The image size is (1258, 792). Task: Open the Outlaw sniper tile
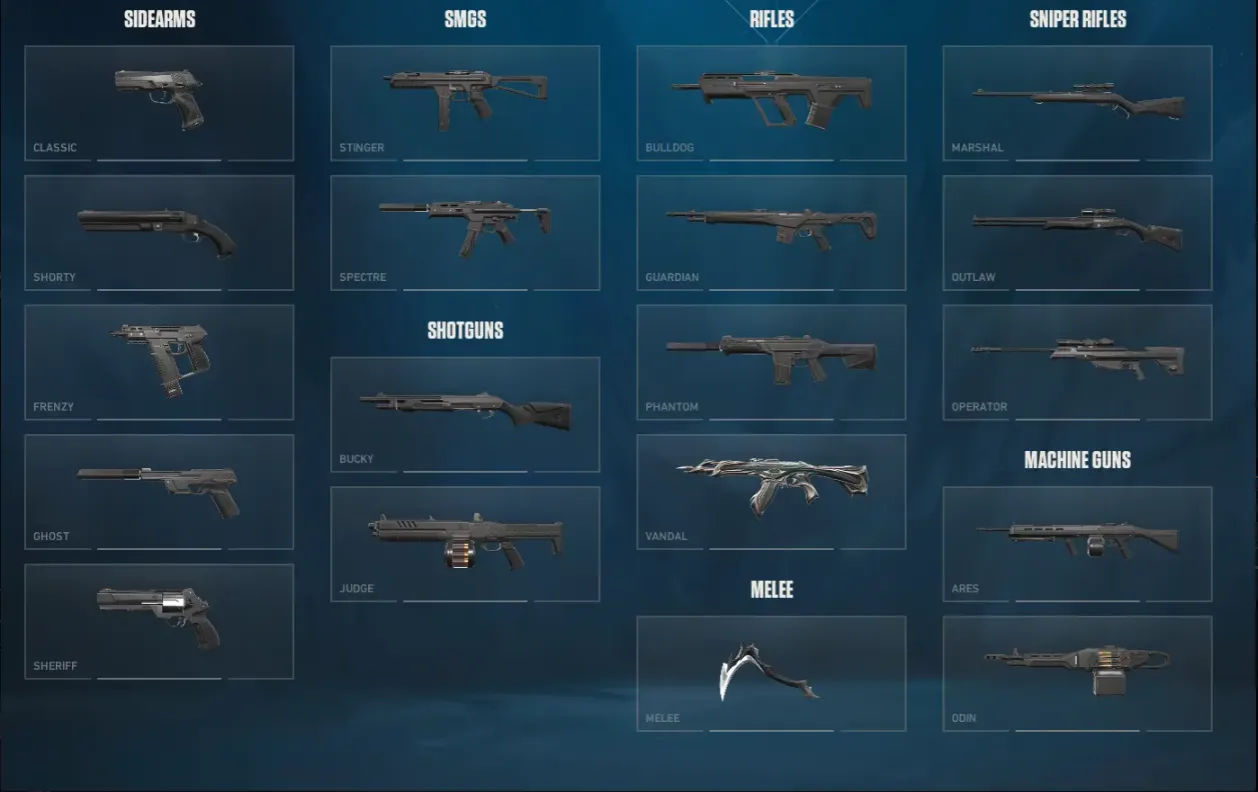(x=1077, y=233)
